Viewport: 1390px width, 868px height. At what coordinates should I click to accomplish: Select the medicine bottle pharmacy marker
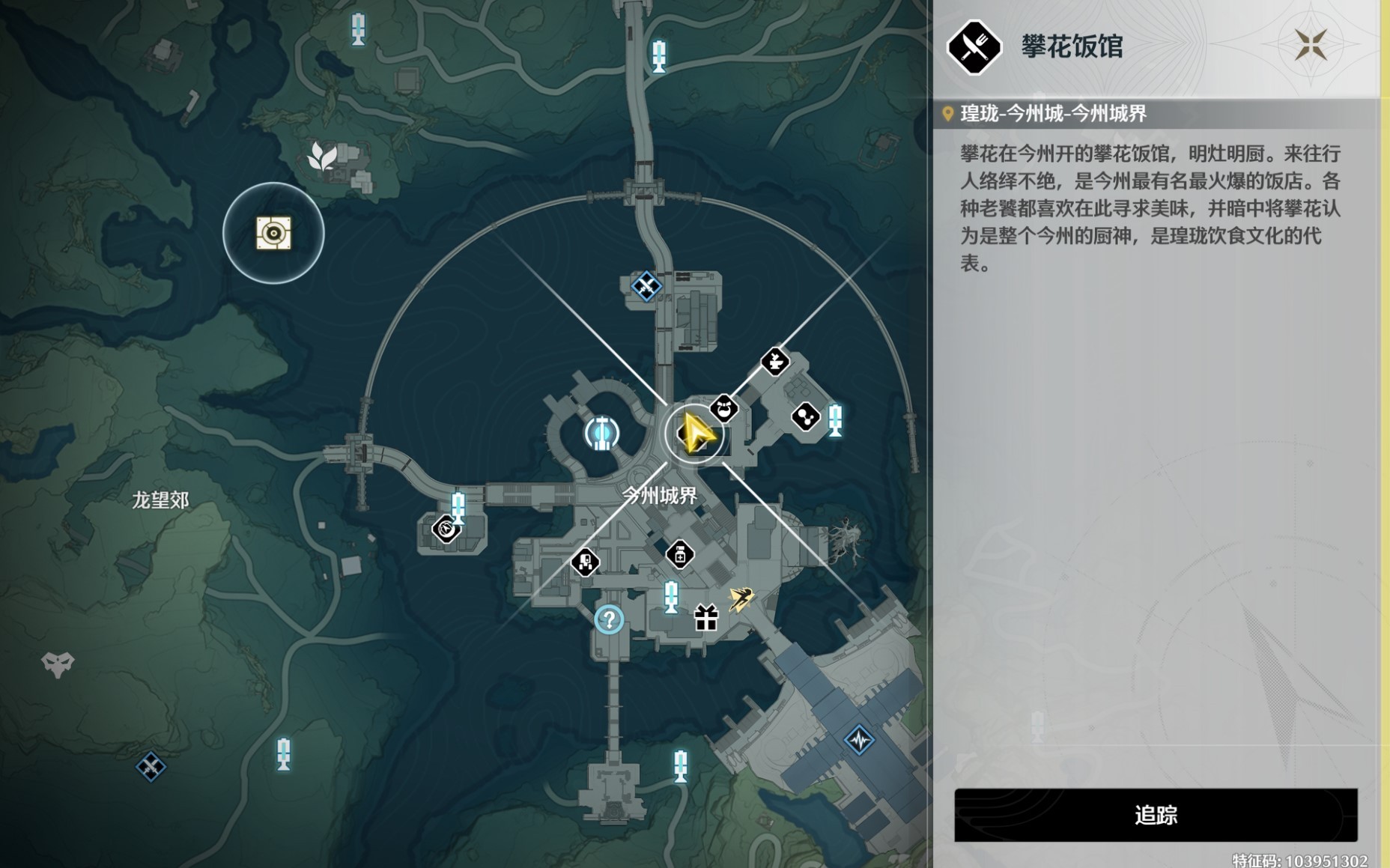(679, 556)
